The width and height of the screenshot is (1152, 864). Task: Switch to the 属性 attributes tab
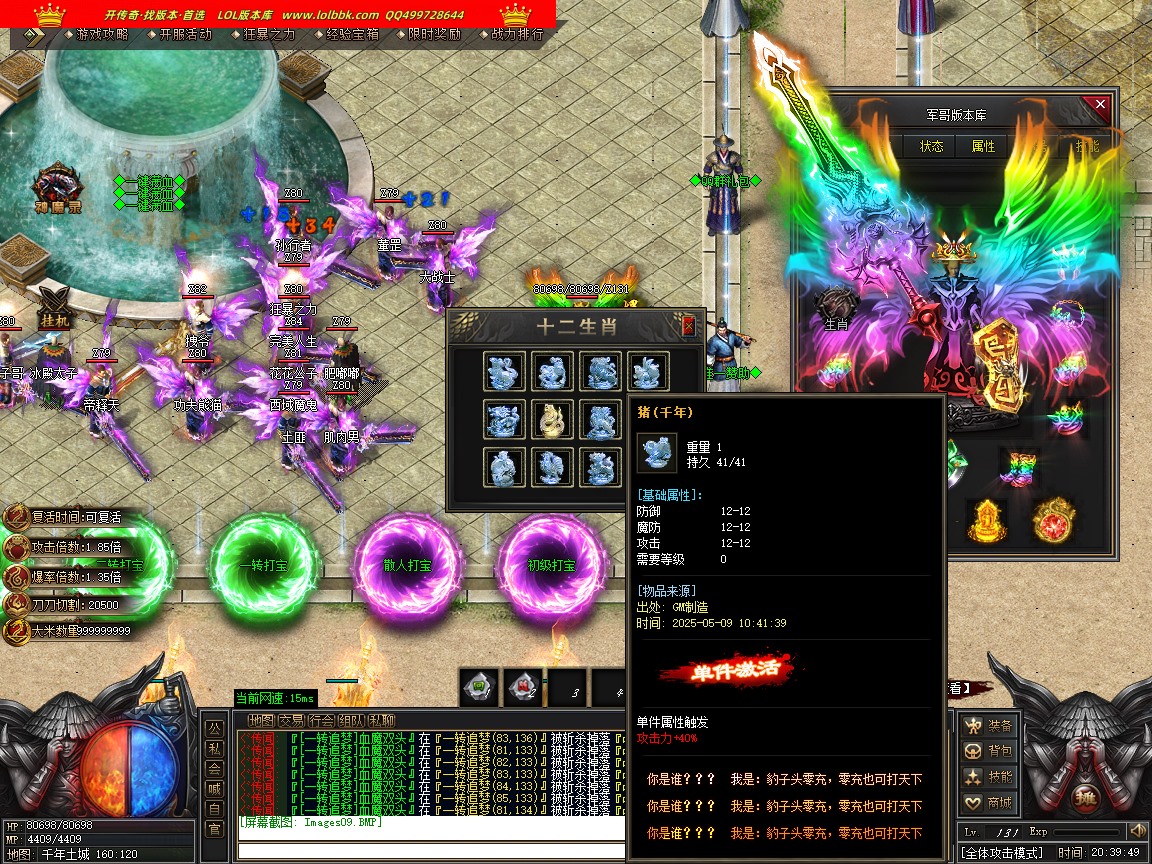click(984, 146)
